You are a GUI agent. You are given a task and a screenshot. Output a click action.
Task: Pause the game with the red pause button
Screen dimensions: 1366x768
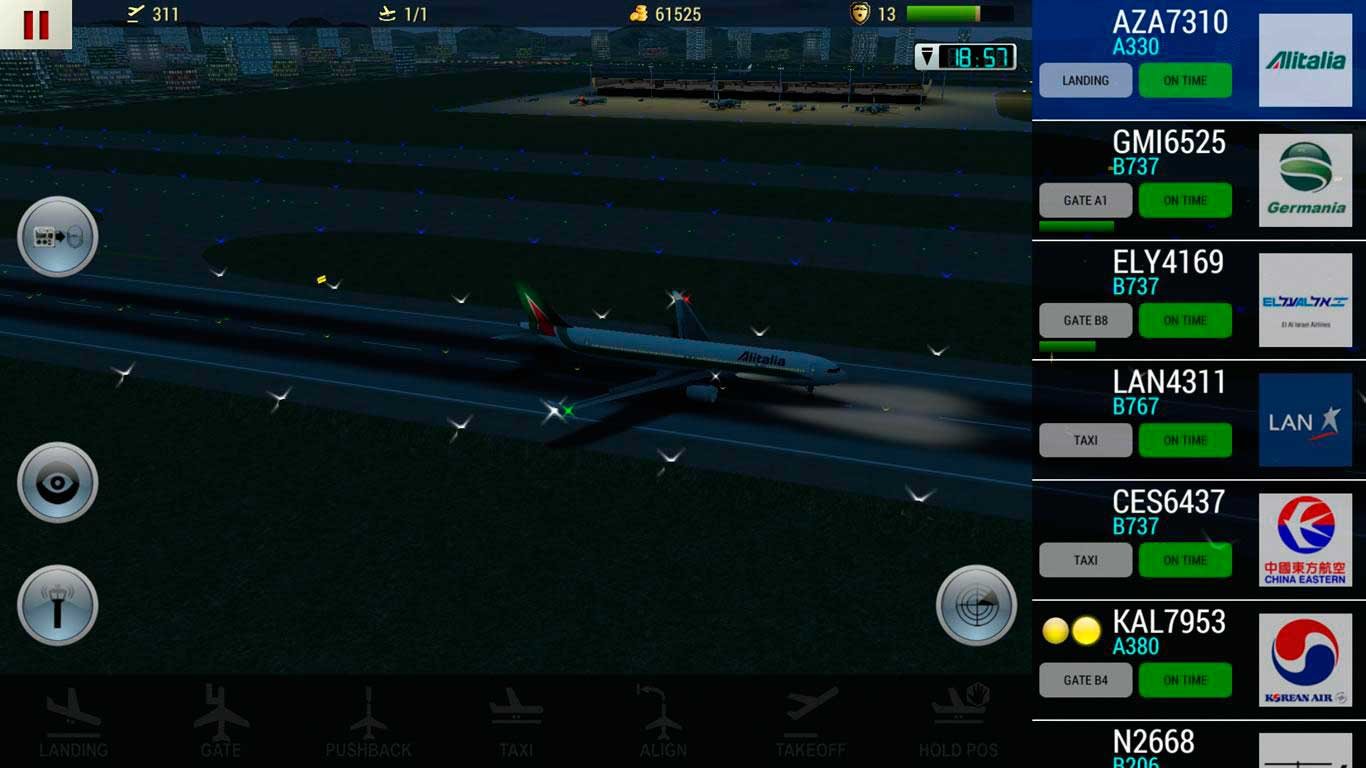point(35,24)
